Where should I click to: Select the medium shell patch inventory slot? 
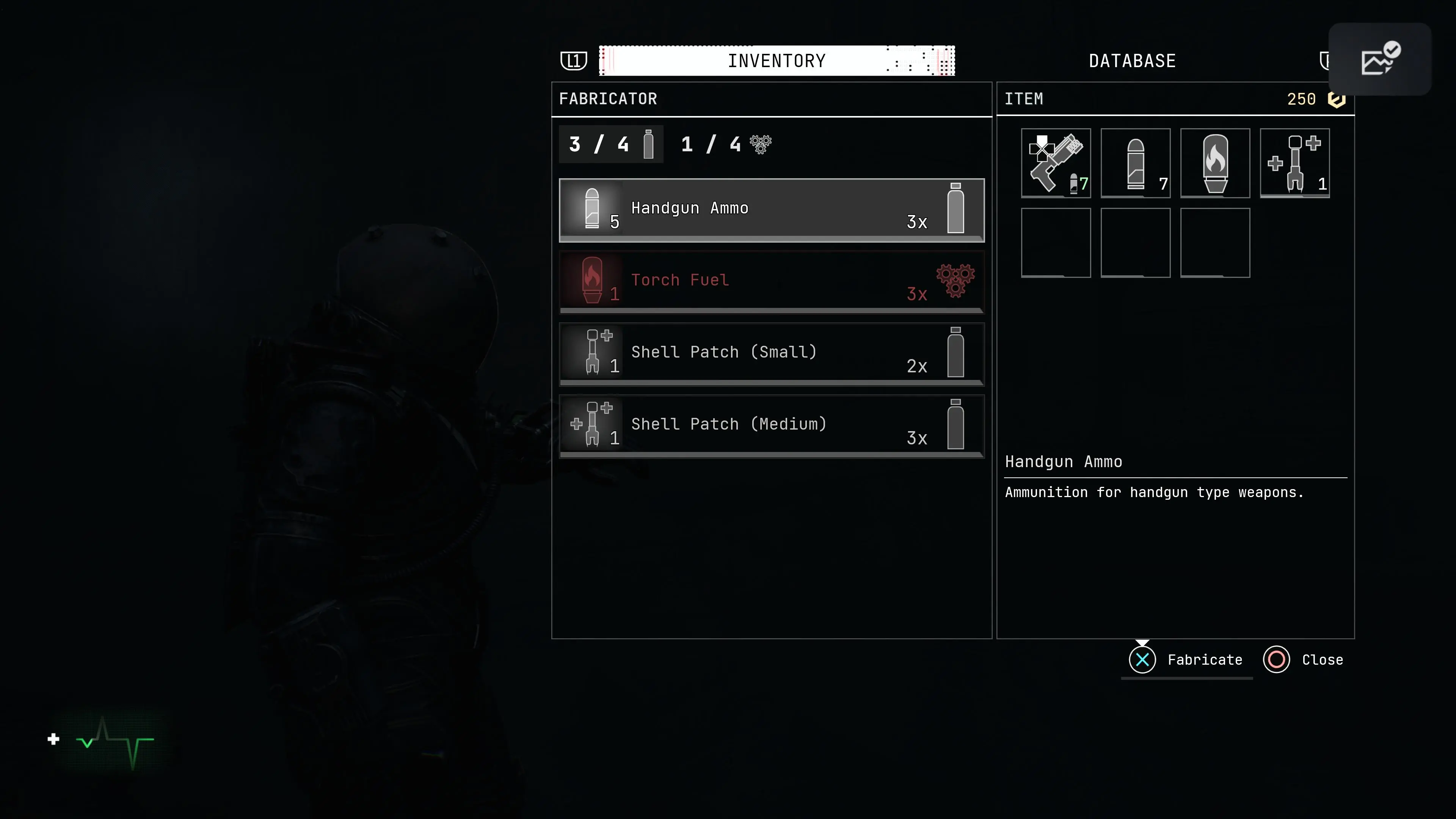pos(1295,163)
